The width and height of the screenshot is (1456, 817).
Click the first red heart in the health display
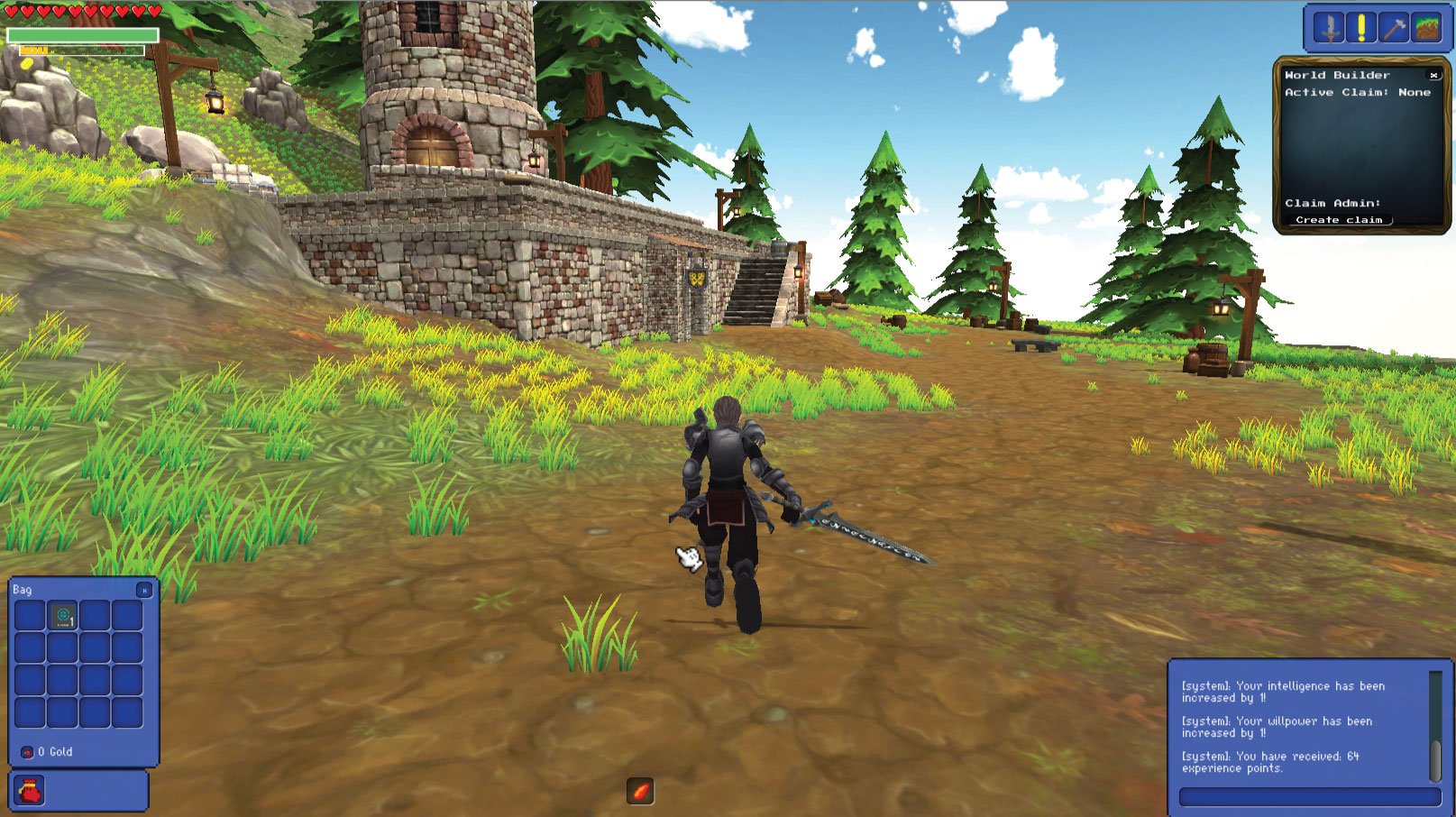tap(11, 9)
